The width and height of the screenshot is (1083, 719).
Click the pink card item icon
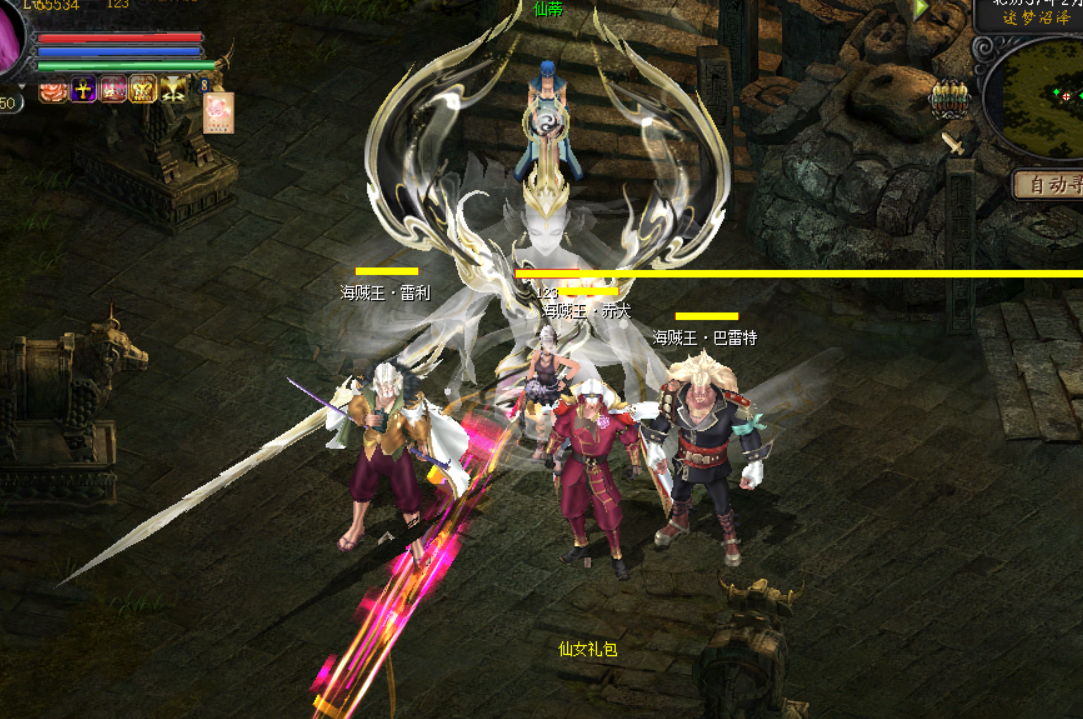tap(219, 112)
